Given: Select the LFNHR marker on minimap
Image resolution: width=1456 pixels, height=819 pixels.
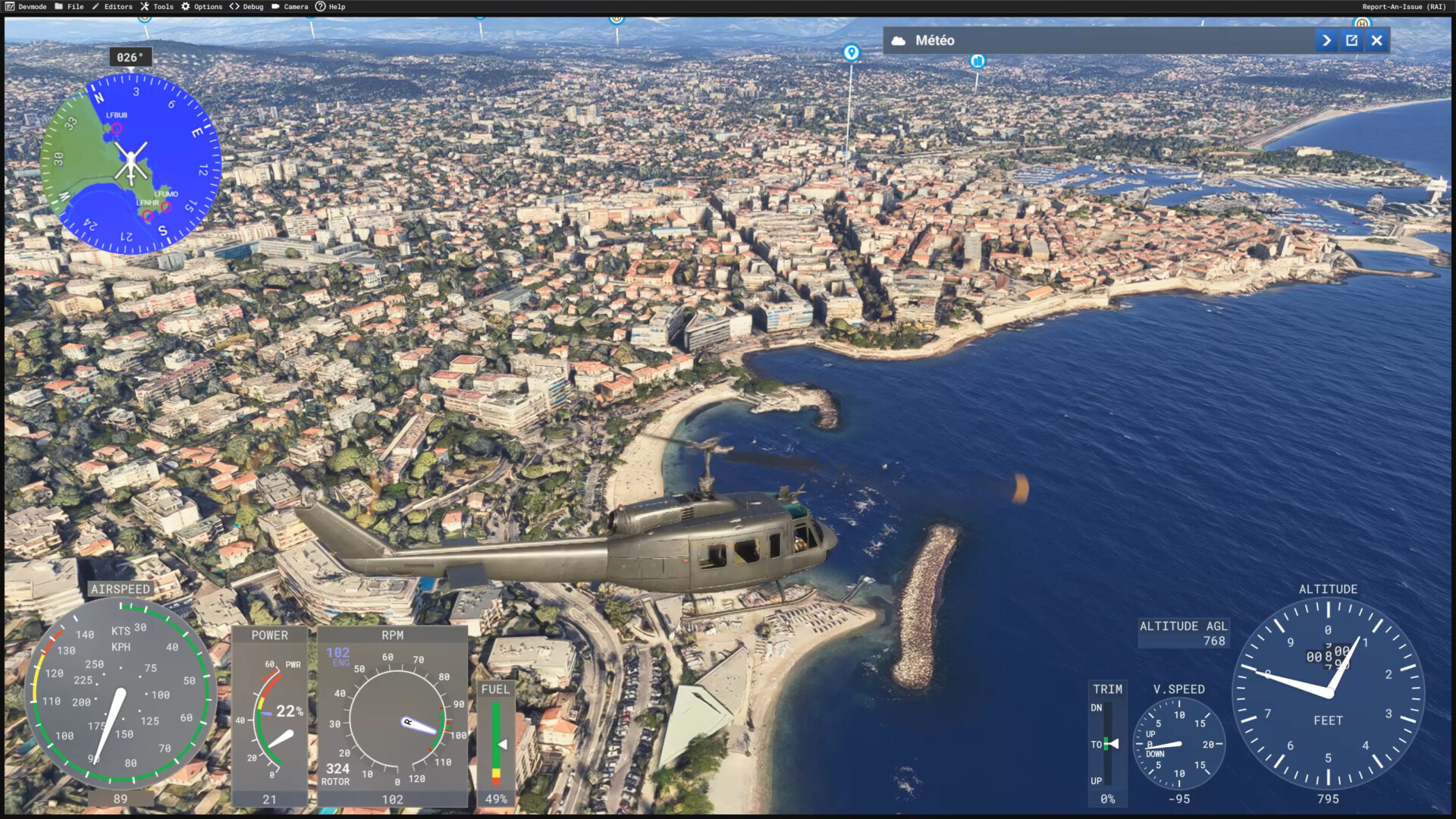Looking at the screenshot, I should point(148,215).
